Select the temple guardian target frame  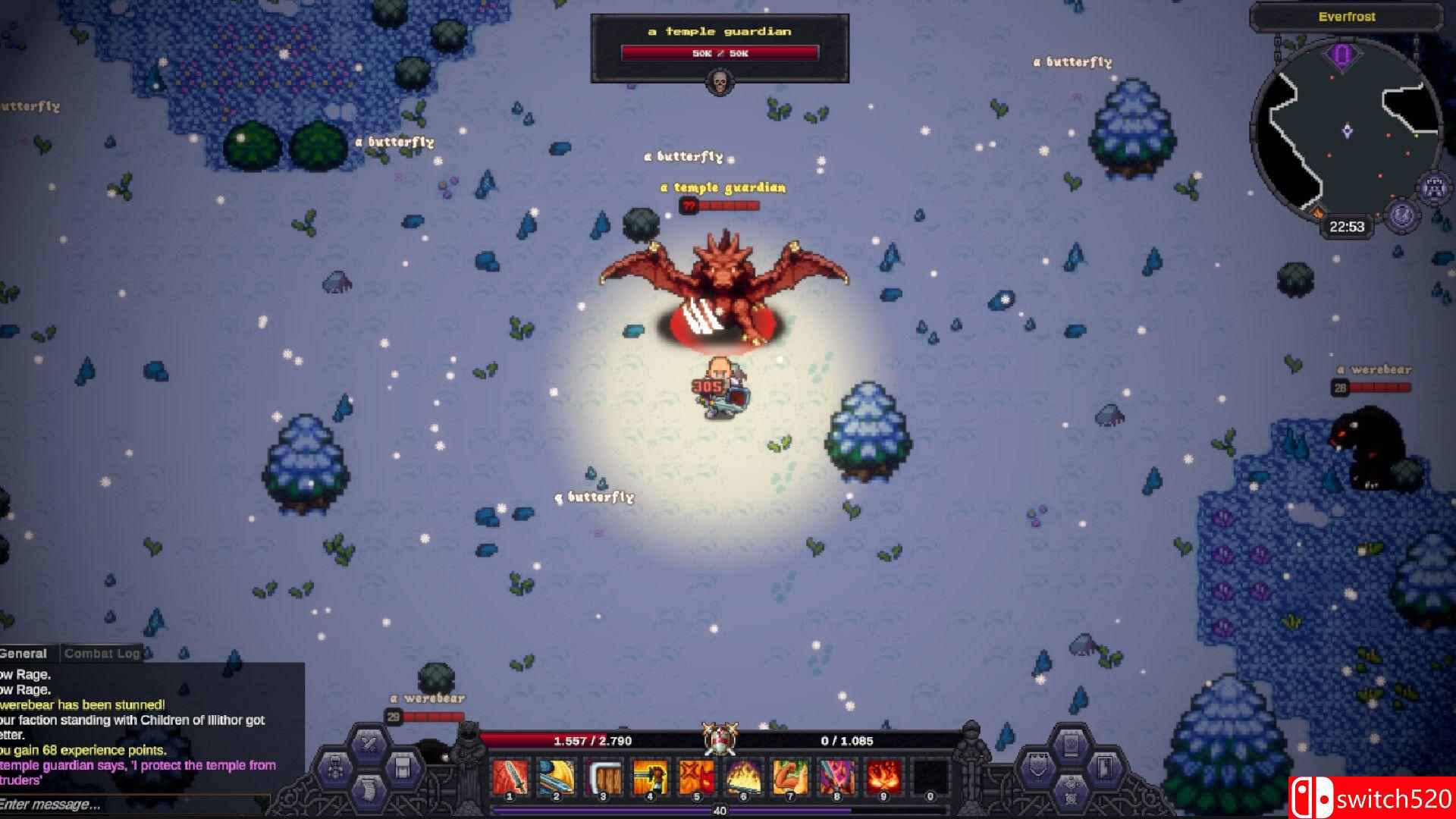point(719,47)
